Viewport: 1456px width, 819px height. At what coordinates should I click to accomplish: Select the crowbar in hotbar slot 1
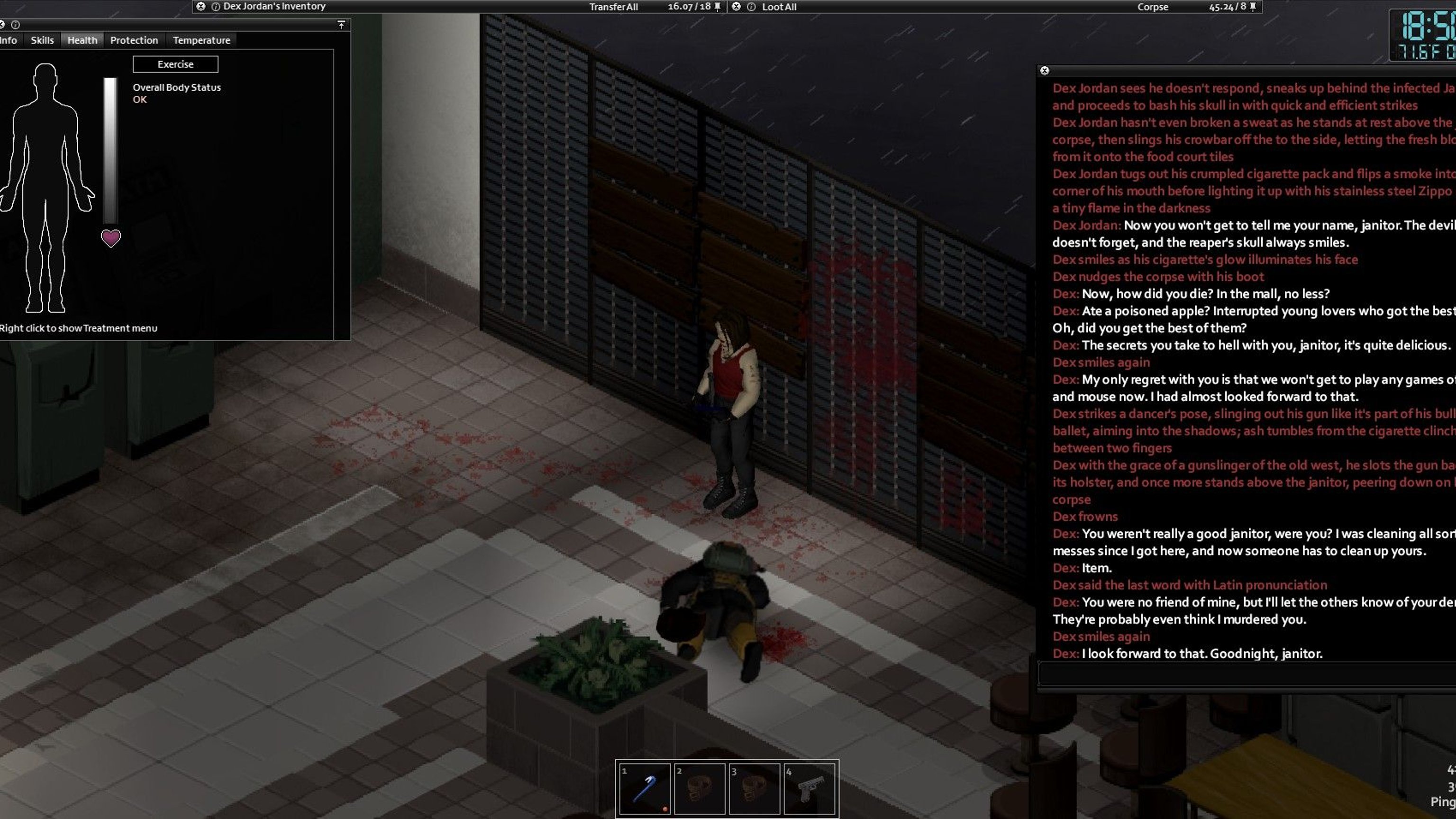(x=645, y=789)
